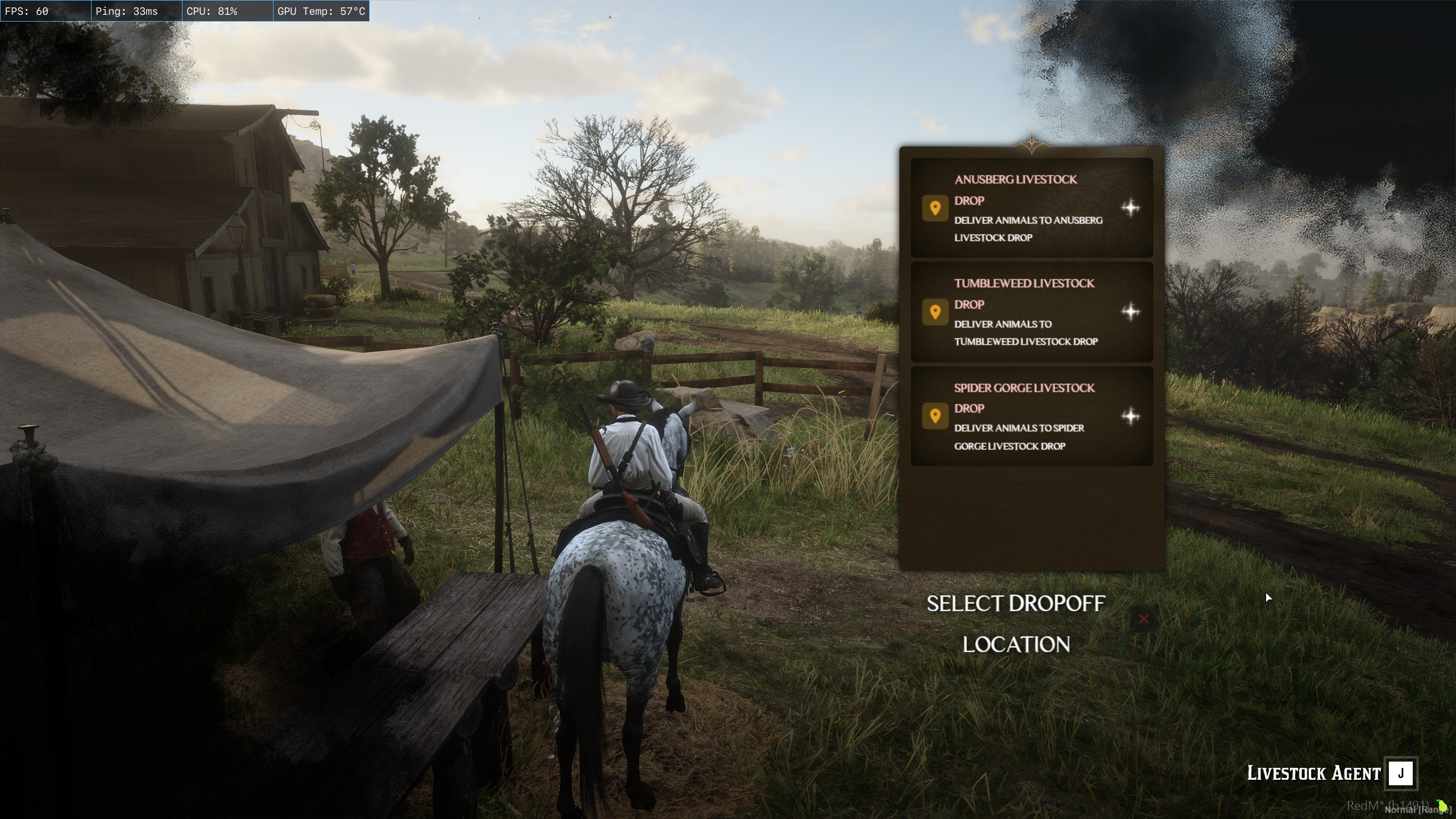Close the dropoff menu with red X
This screenshot has width=1456, height=819.
(1144, 619)
